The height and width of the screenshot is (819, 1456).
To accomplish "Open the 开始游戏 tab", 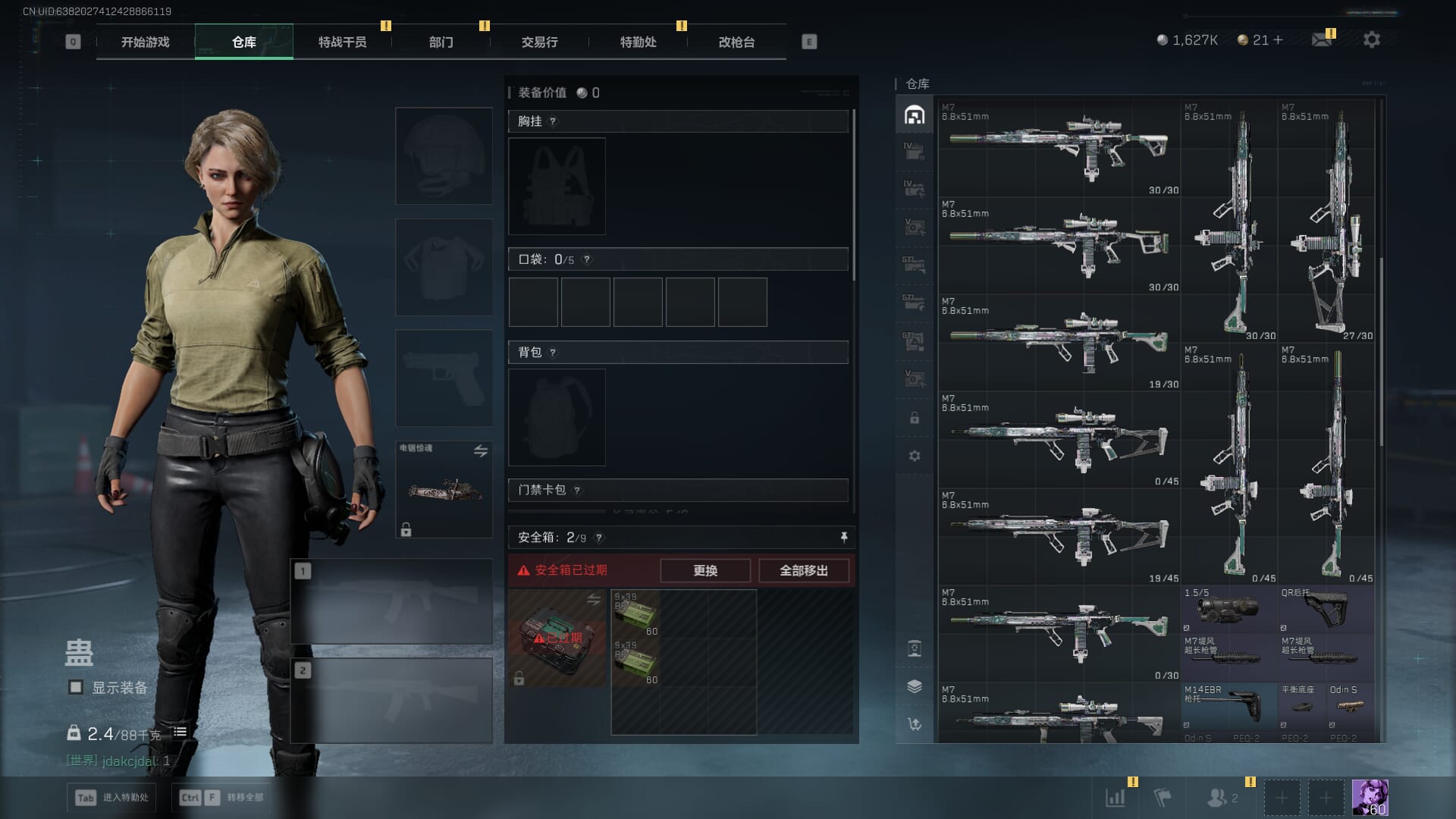I will [x=145, y=42].
